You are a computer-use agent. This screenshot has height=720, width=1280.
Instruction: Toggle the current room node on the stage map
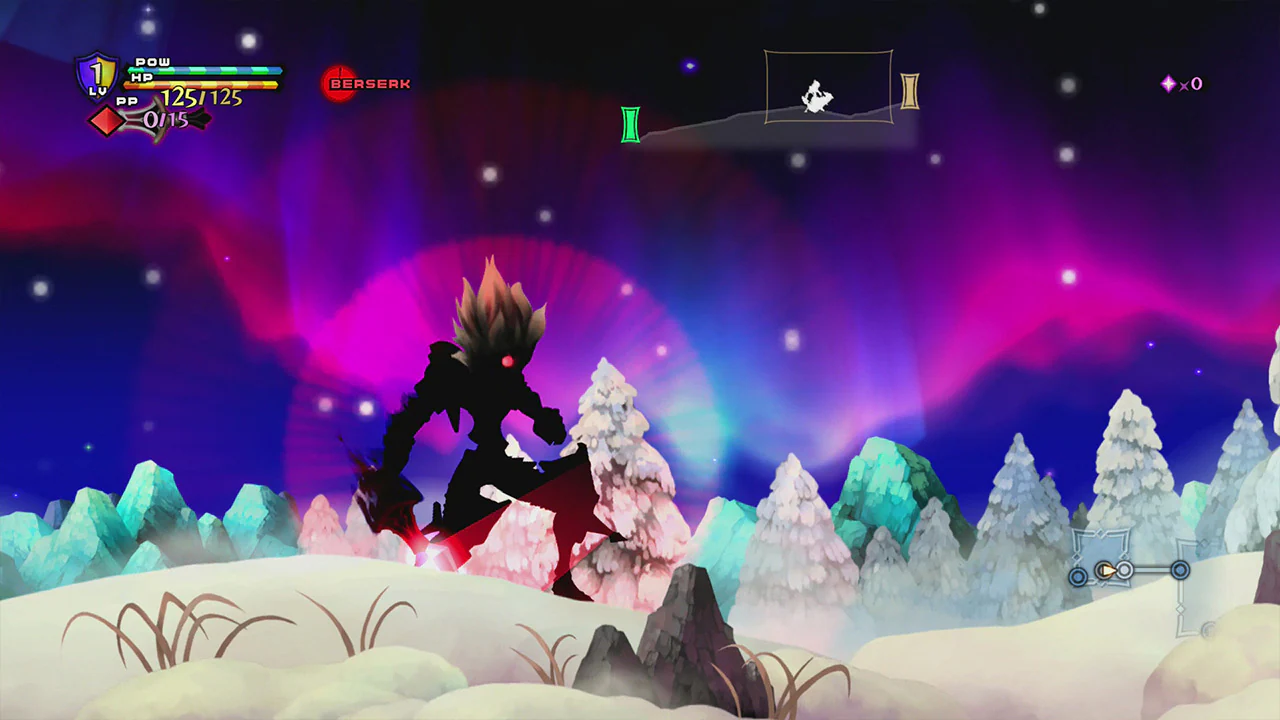[1124, 568]
